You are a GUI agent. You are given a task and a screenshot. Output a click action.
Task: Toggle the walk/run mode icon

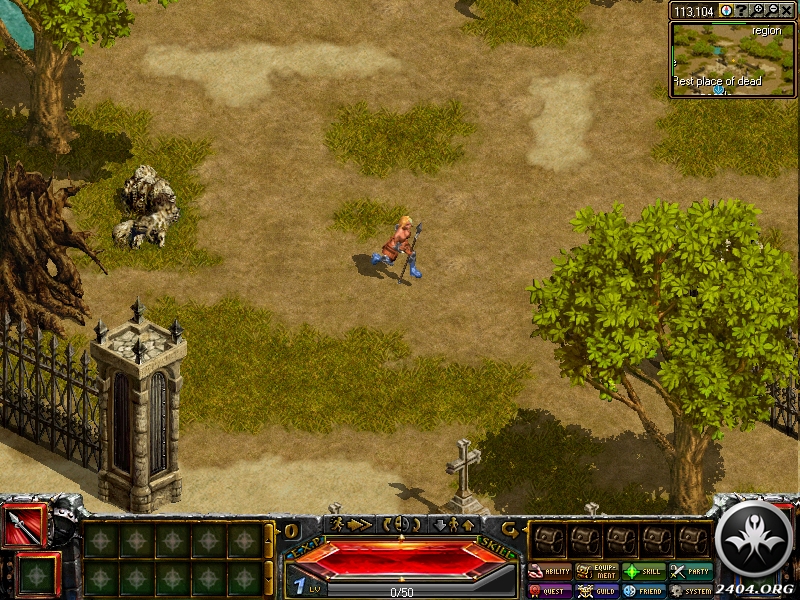coord(349,524)
